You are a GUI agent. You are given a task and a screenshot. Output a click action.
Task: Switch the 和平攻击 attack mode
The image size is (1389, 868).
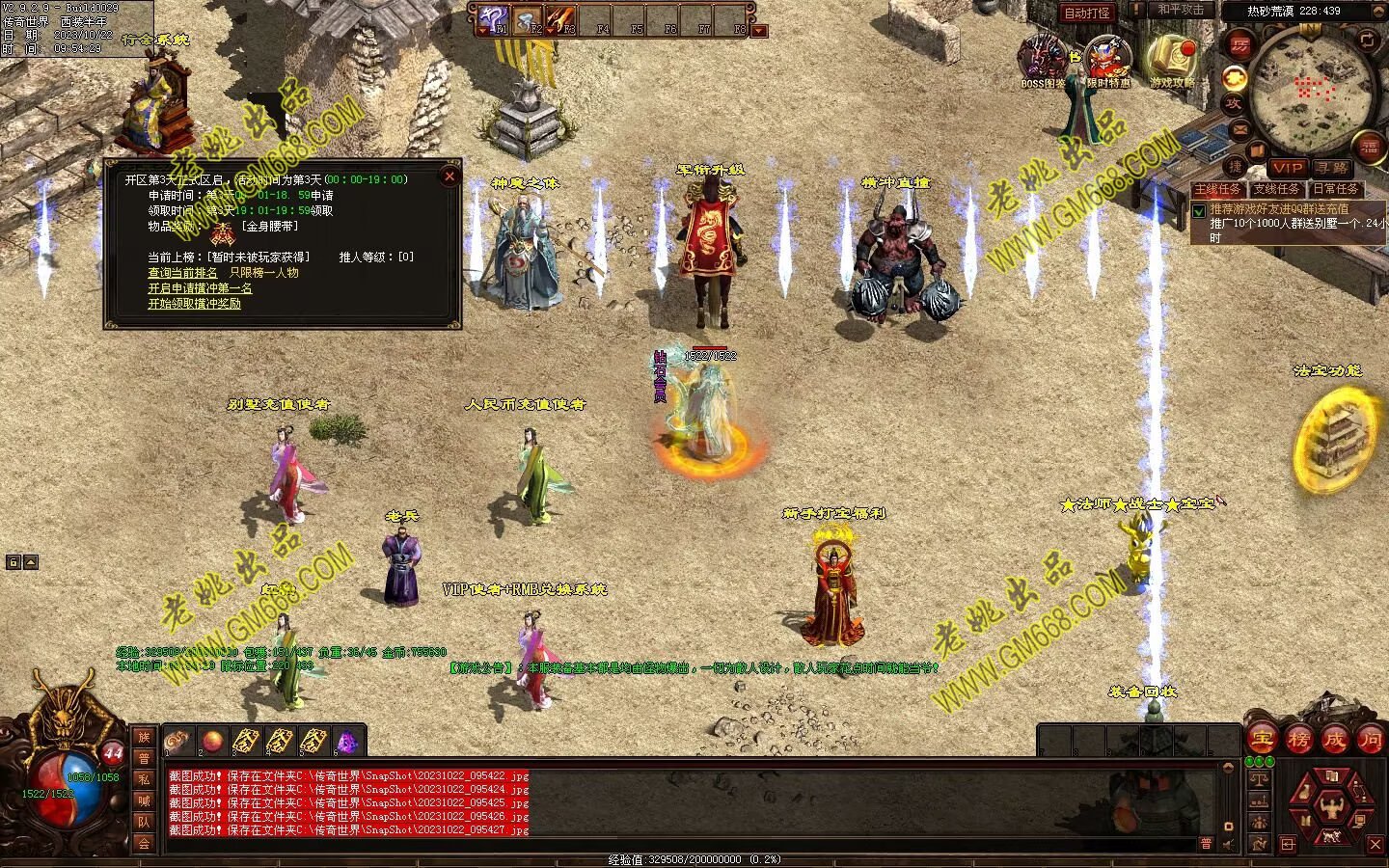1181,10
